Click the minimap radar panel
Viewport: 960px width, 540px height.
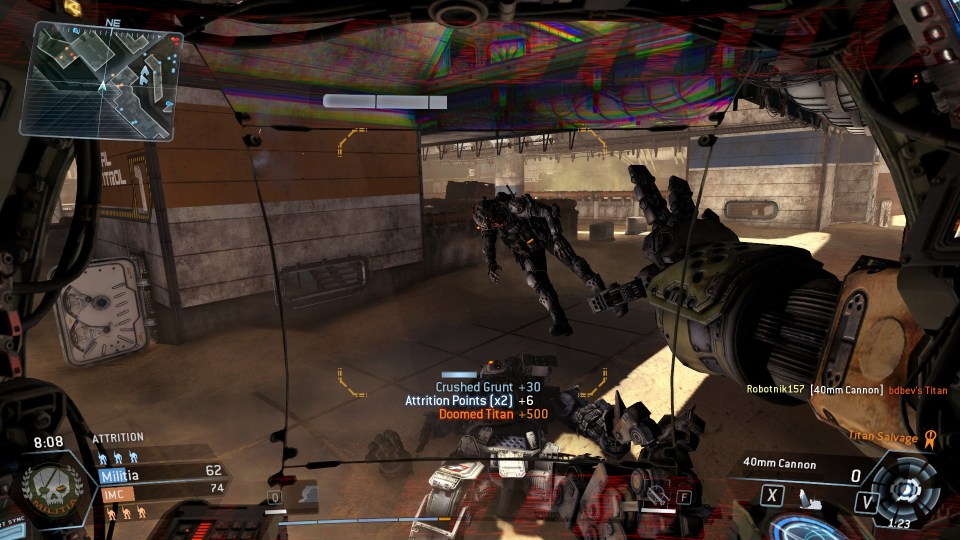click(x=102, y=81)
